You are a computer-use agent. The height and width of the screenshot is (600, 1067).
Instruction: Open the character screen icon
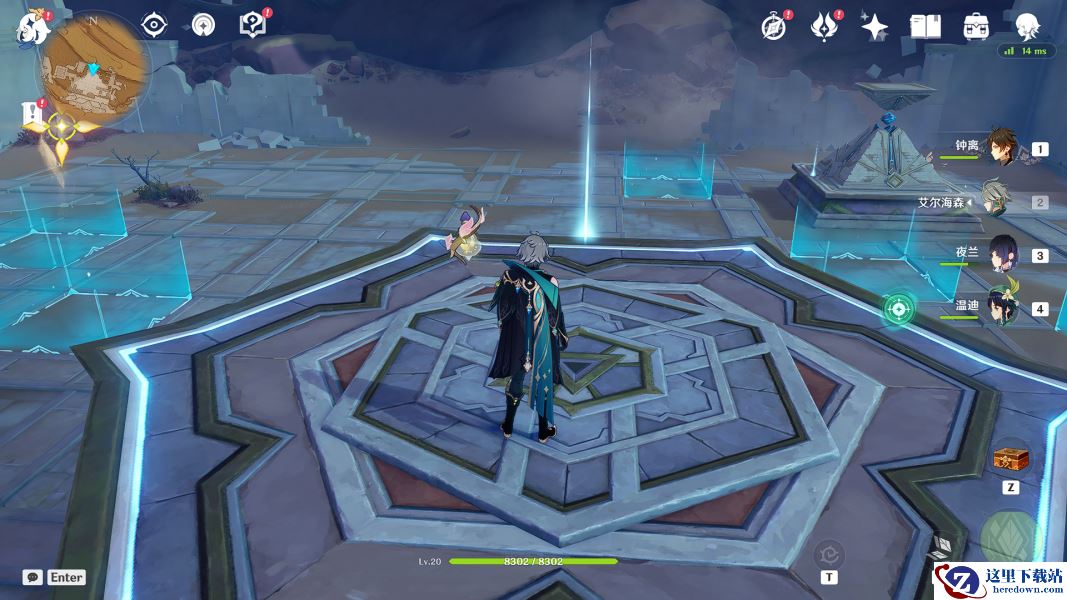[1028, 27]
